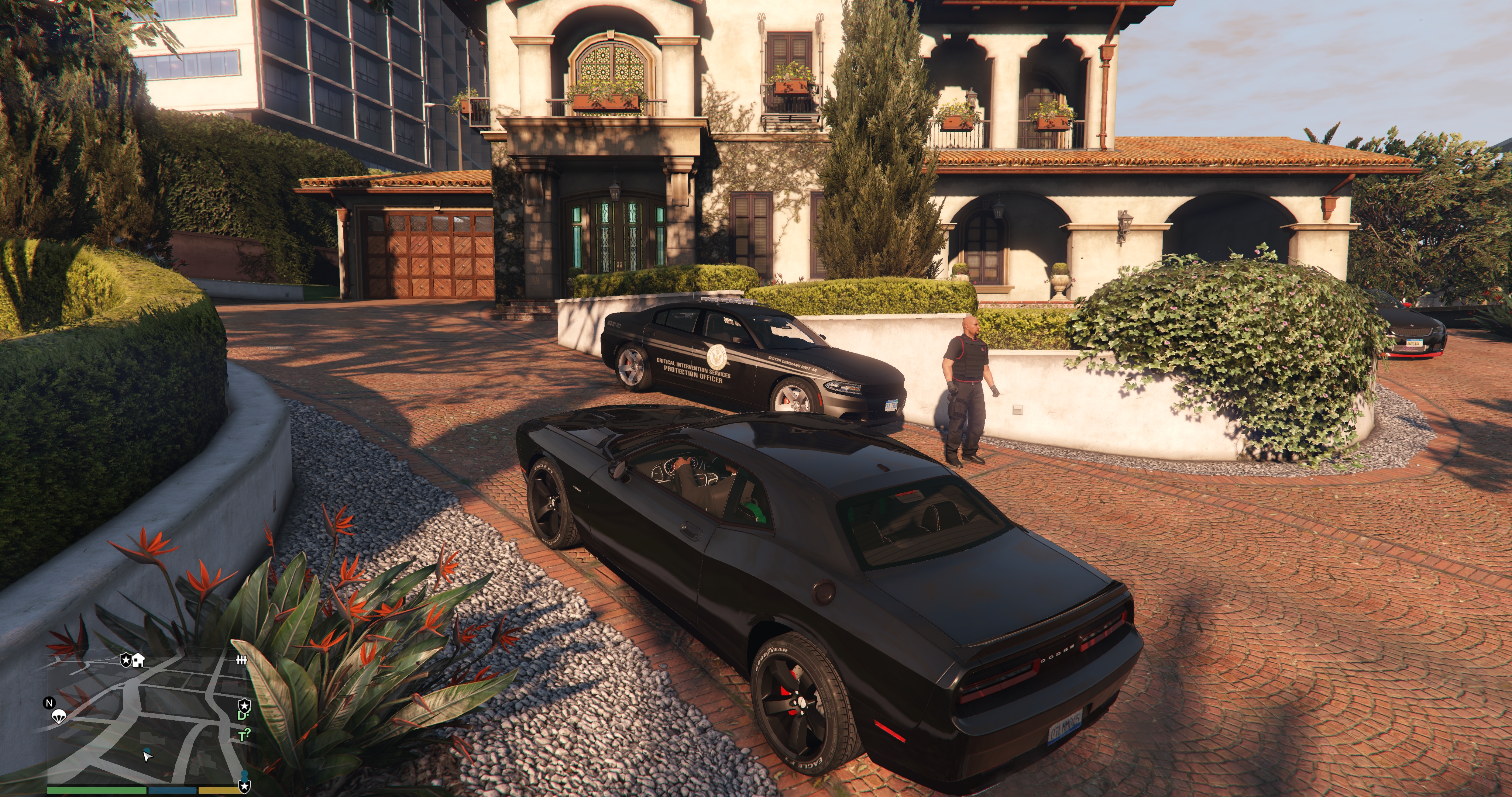The width and height of the screenshot is (1512, 797).
Task: Select the white fence-shaped blip on minimap
Action: [x=241, y=660]
